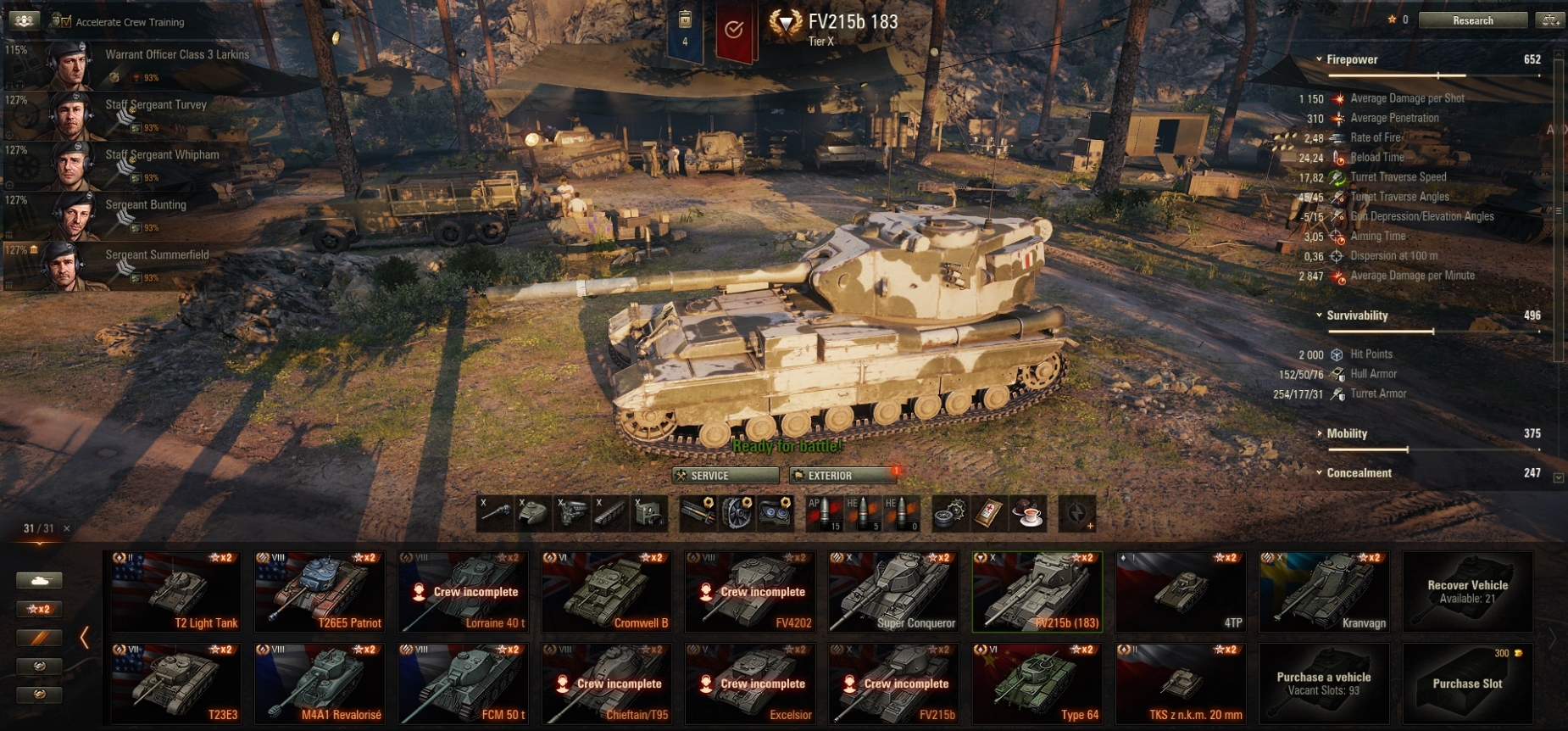Screen dimensions: 1568x731
Task: Pick the Cromwell B tank
Action: [x=607, y=592]
